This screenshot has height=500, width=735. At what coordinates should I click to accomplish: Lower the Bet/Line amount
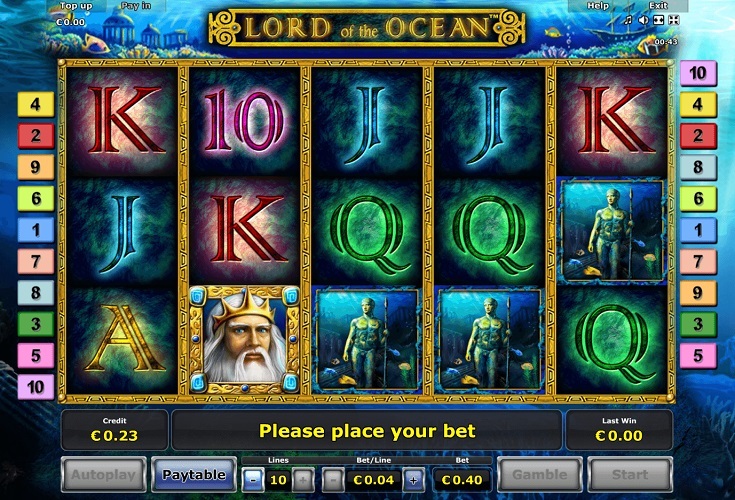pyautogui.click(x=333, y=480)
